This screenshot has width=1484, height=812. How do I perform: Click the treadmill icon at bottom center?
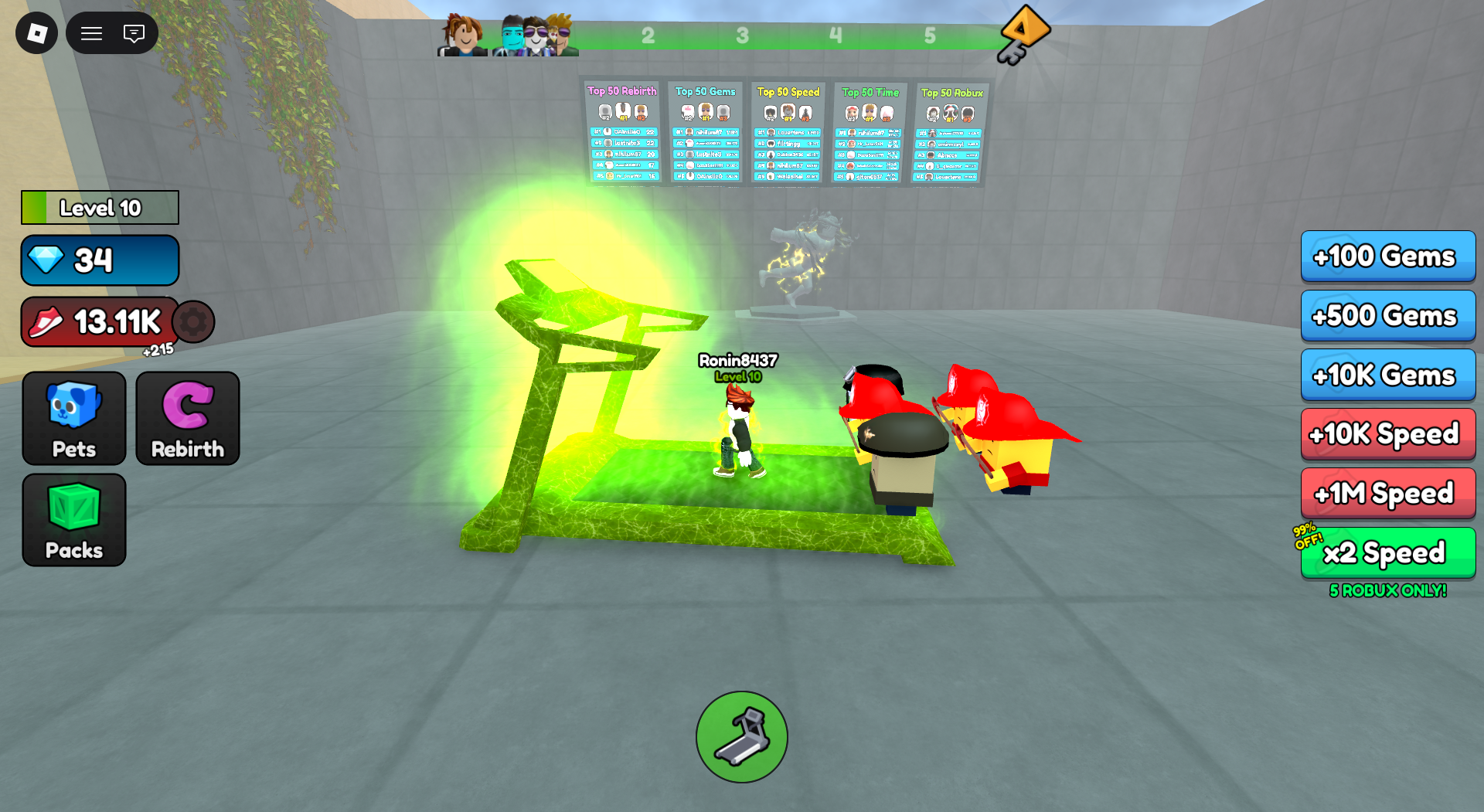click(741, 737)
